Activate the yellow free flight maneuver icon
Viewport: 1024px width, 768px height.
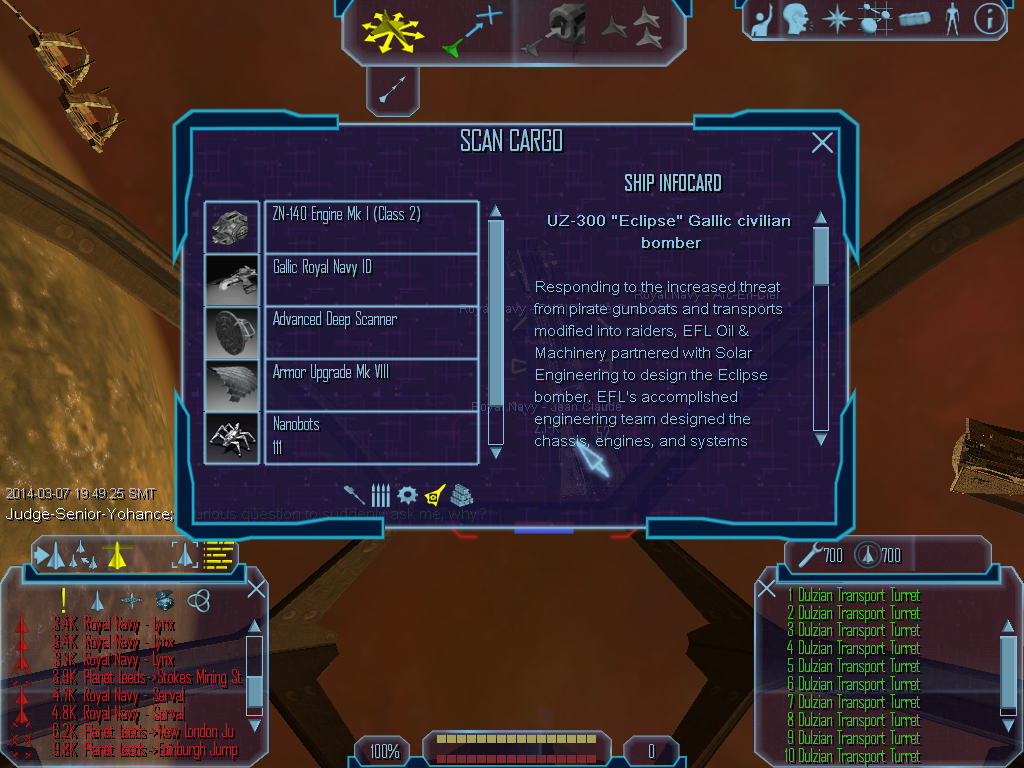tap(394, 30)
